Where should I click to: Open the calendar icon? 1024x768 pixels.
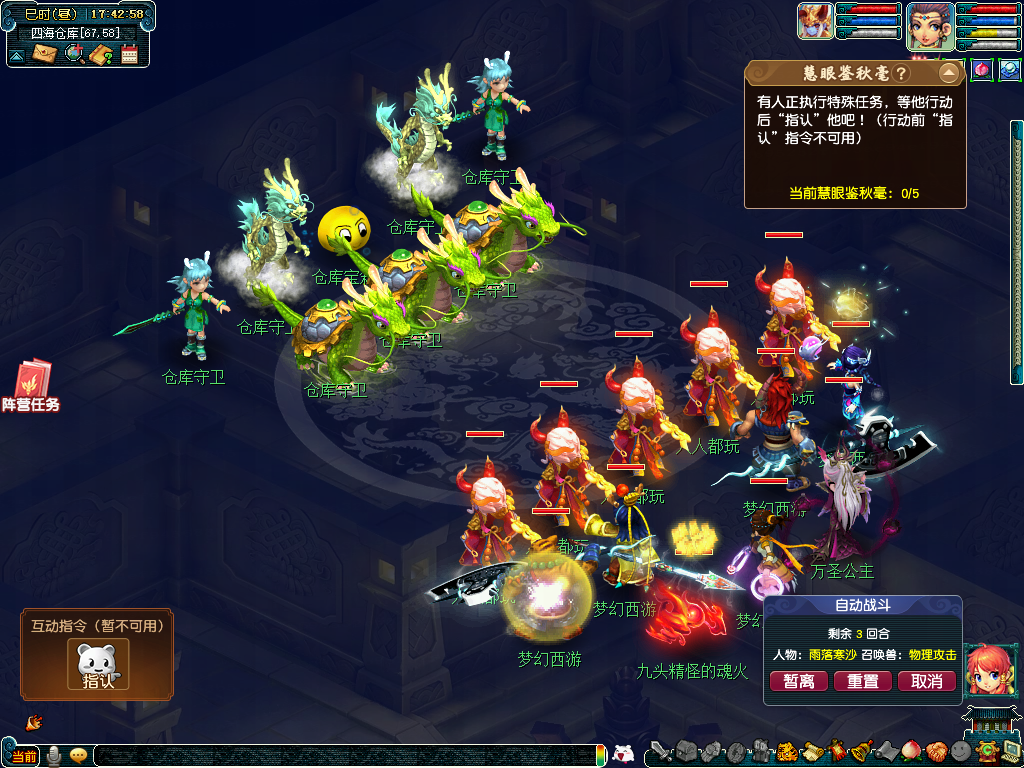click(129, 54)
